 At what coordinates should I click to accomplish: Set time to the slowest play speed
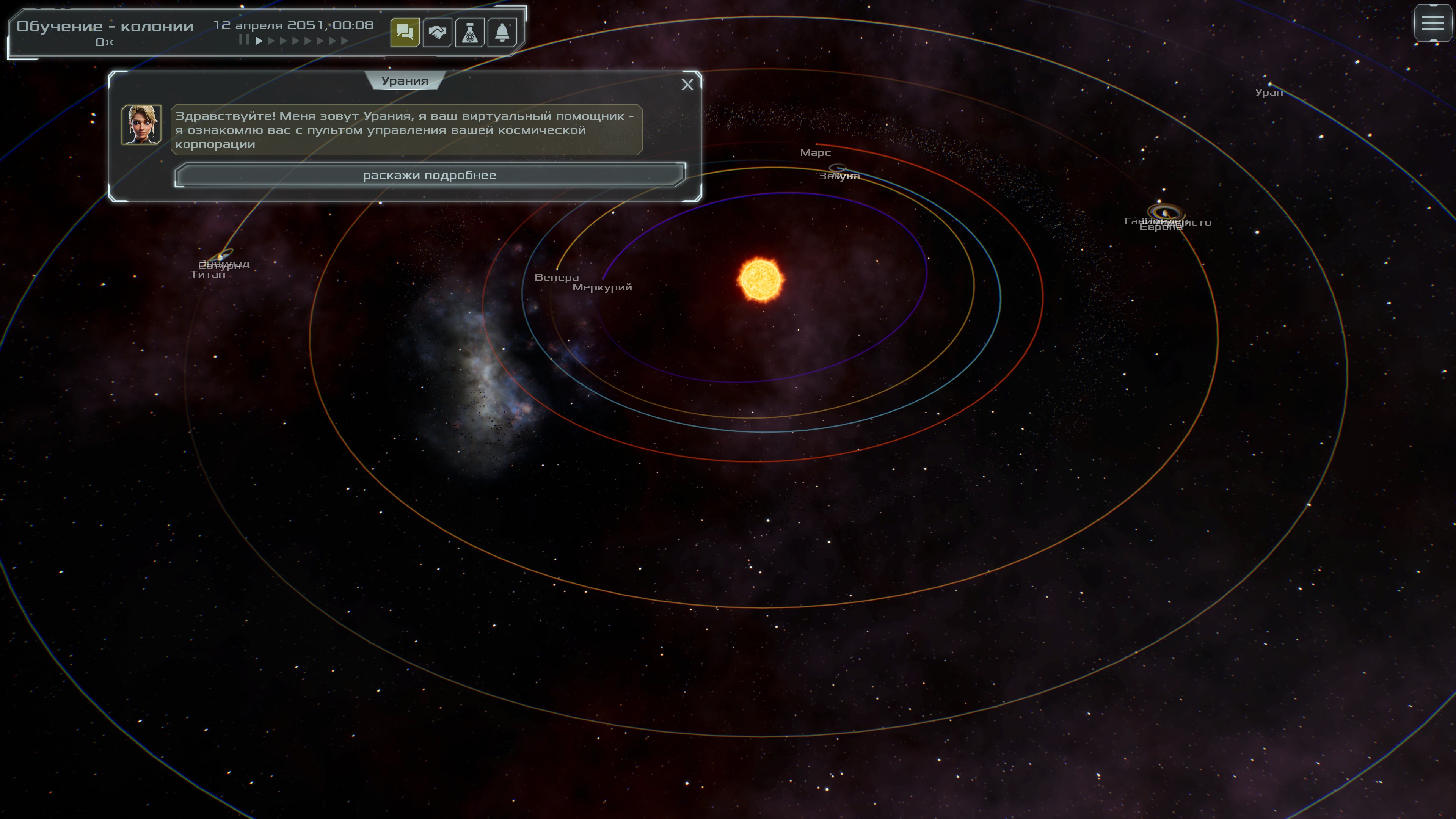[259, 41]
